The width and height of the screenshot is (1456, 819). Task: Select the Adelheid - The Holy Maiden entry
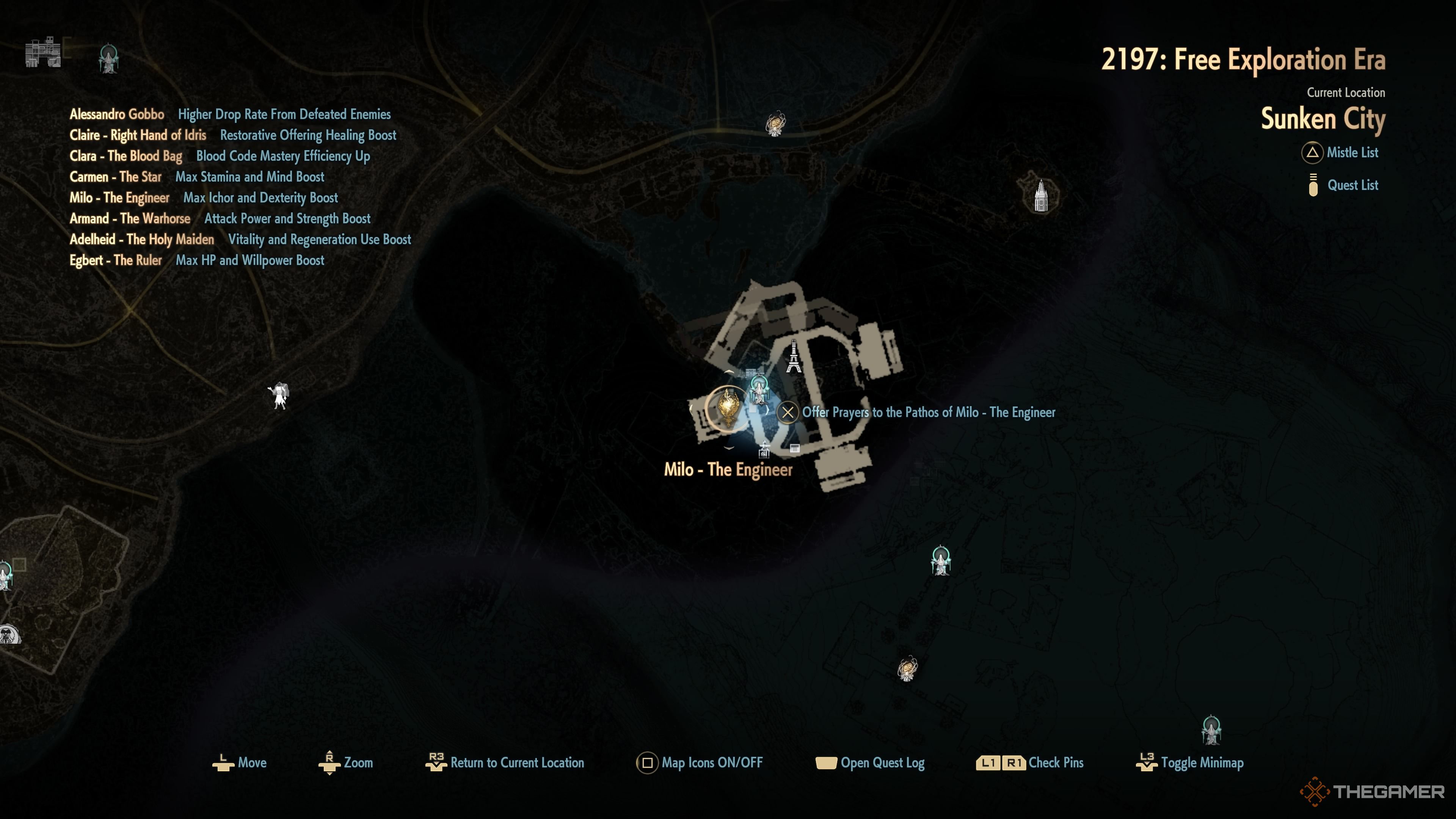point(142,240)
